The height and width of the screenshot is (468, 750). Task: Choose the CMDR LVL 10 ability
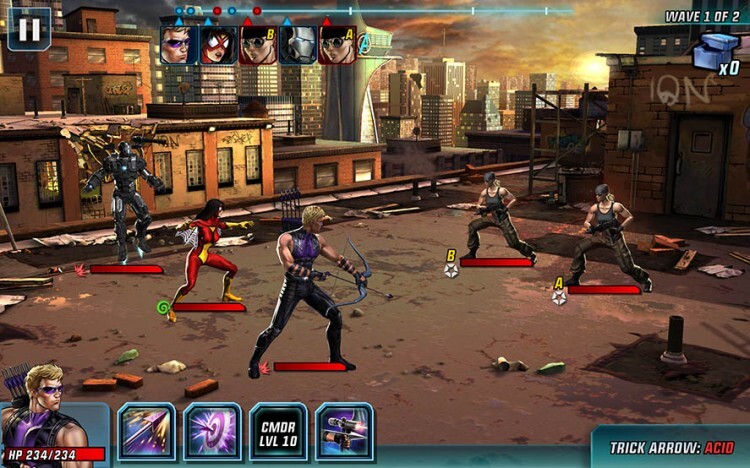click(x=278, y=431)
